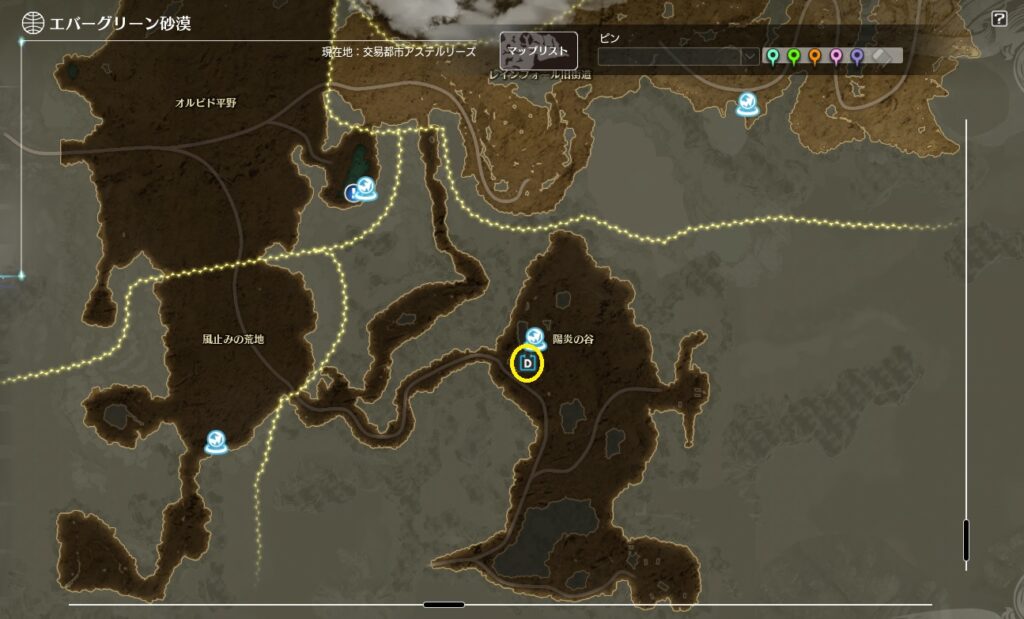Viewport: 1024px width, 619px height.
Task: Choose the purple pin marker
Action: (857, 56)
